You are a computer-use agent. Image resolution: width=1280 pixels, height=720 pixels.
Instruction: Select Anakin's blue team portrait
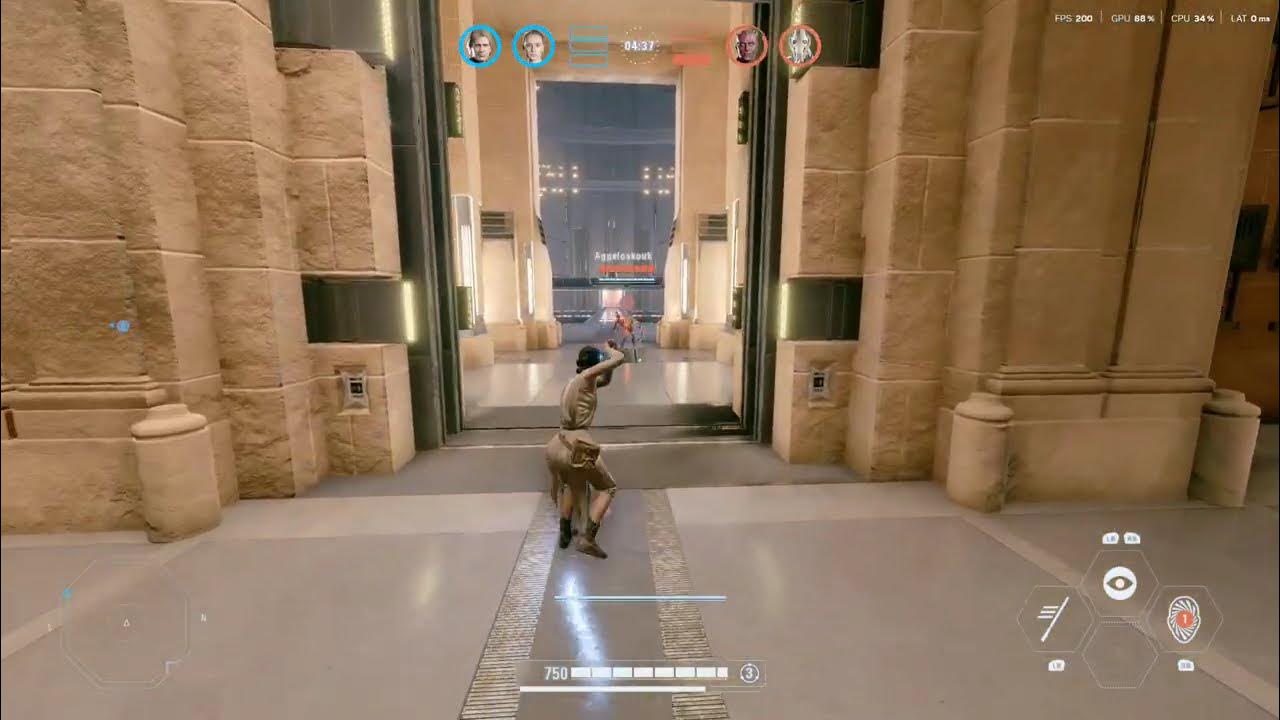(480, 45)
